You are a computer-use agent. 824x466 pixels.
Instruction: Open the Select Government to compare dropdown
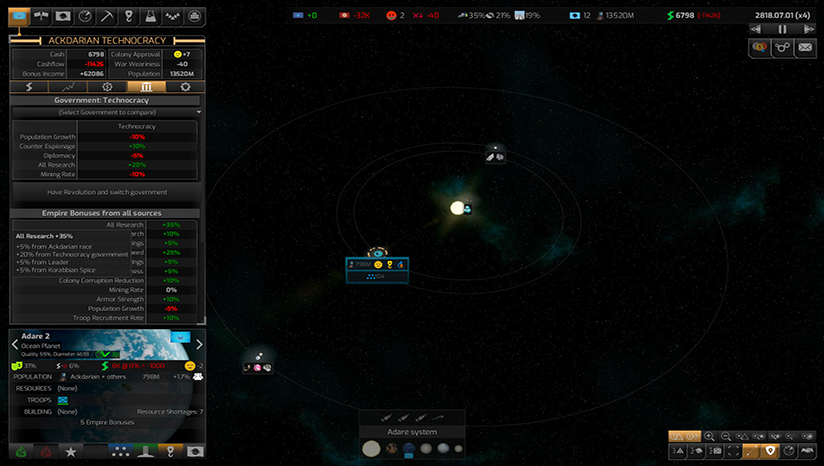point(105,112)
